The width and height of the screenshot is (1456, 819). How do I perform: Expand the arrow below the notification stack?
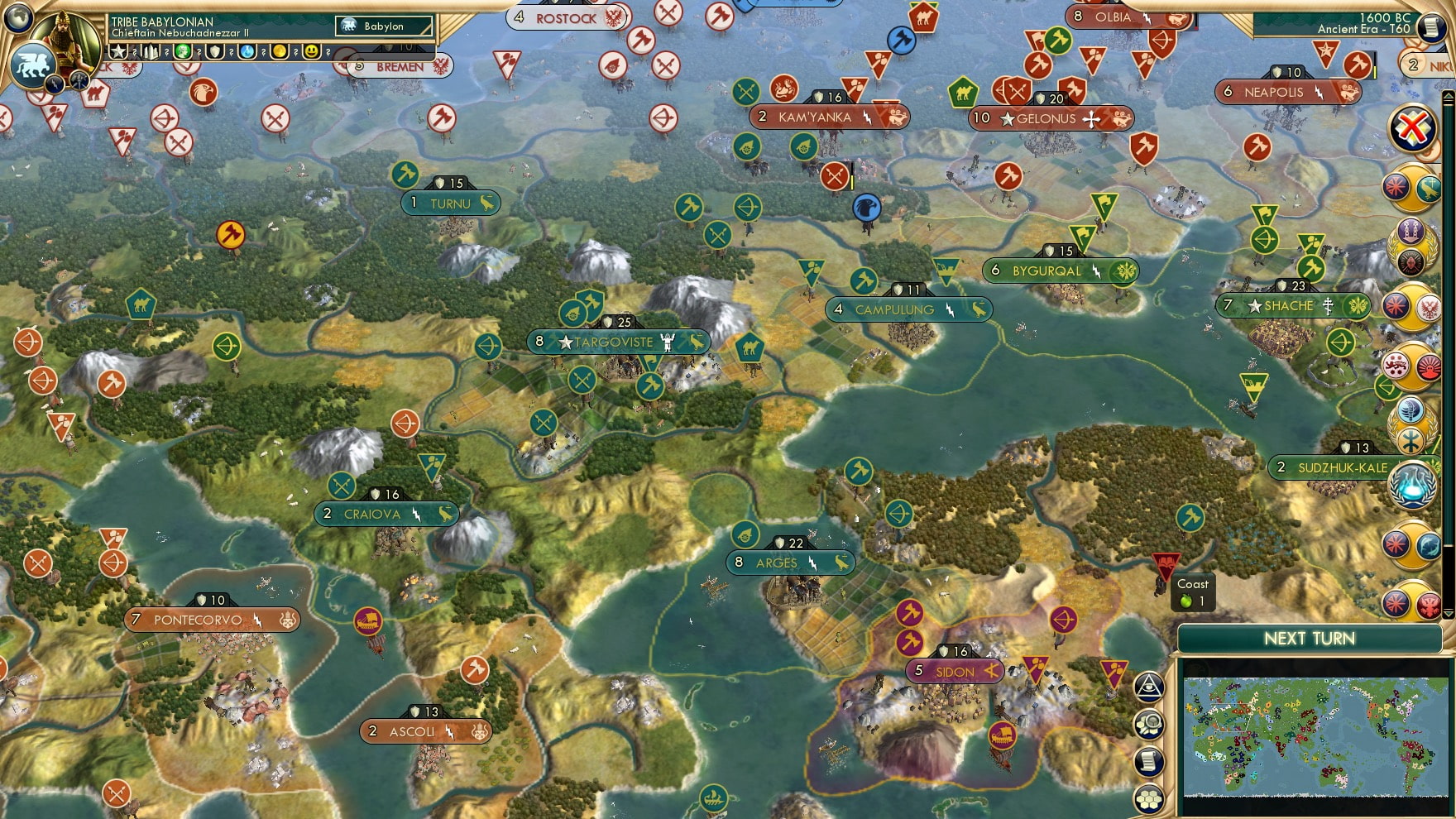(1449, 613)
